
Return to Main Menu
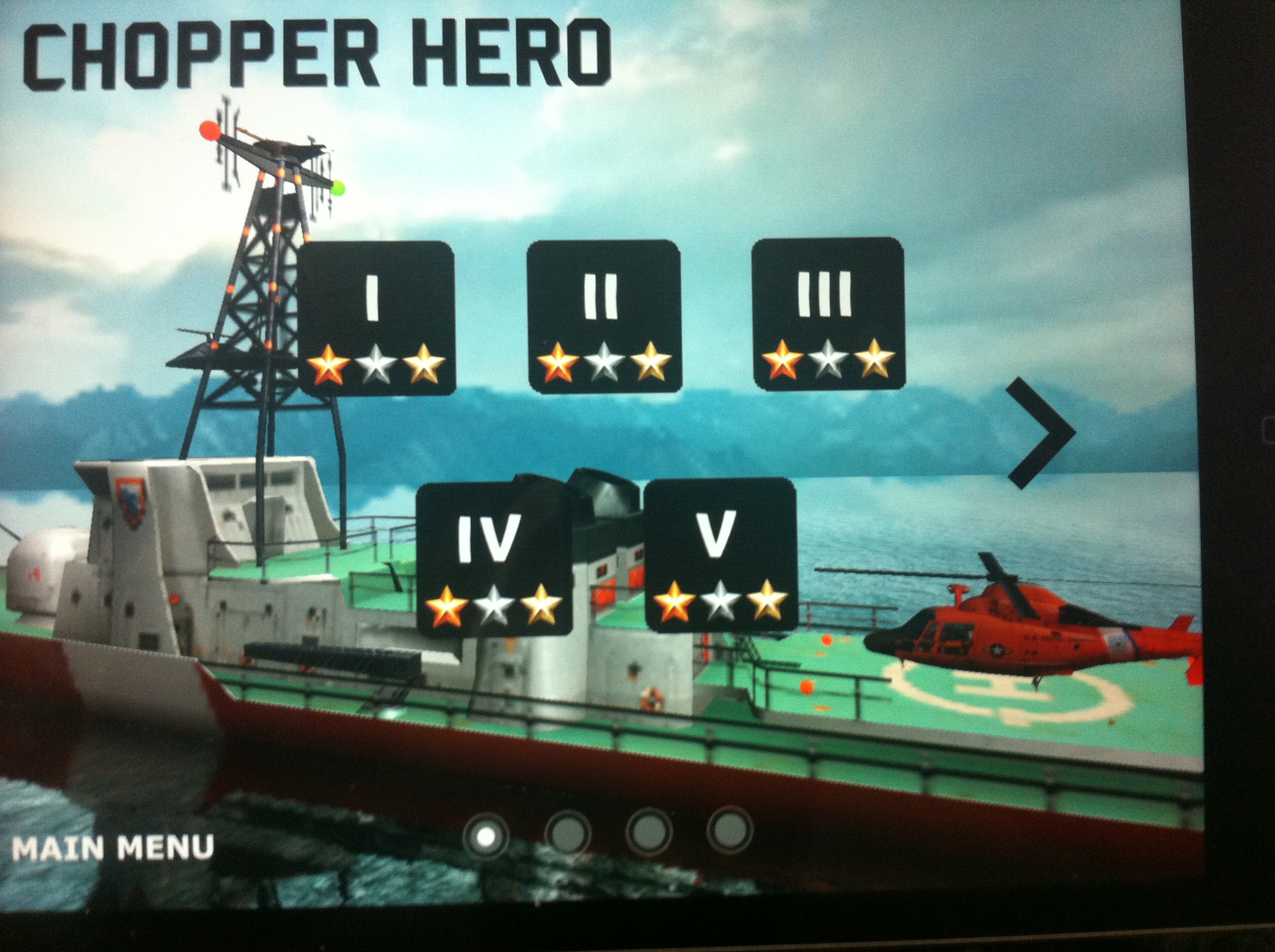(113, 848)
